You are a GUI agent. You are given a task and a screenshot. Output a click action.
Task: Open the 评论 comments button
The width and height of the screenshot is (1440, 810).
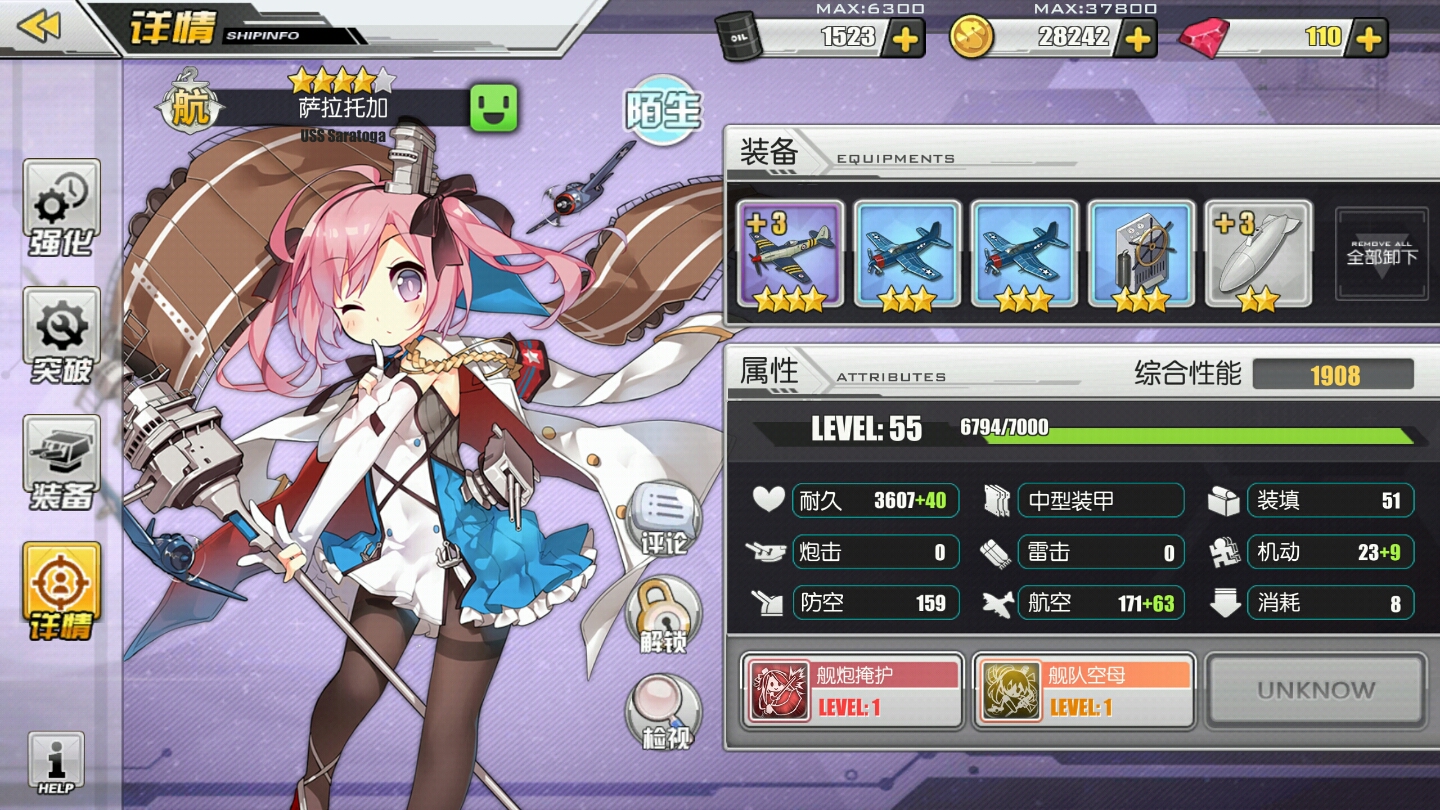(664, 520)
